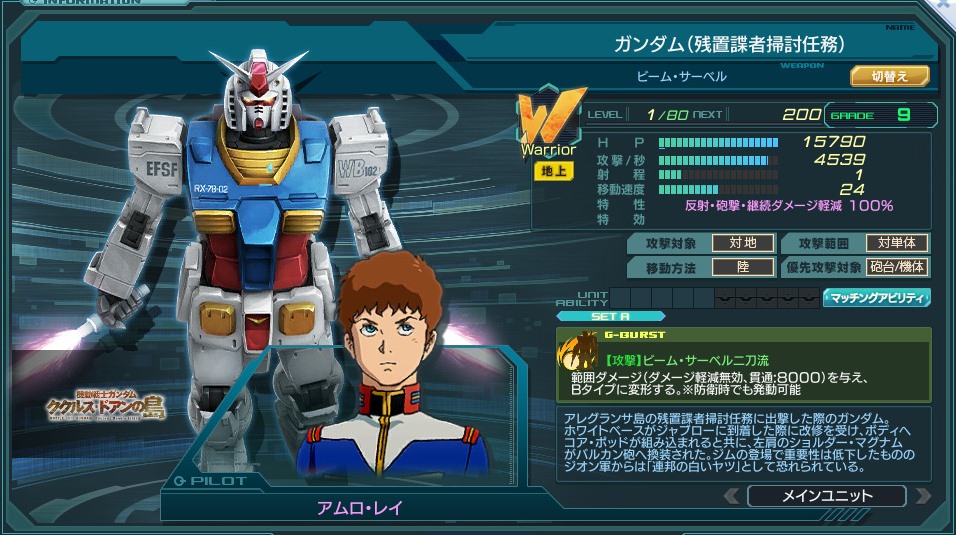
Task: Click the 切替え weapon switch button
Action: tap(889, 76)
